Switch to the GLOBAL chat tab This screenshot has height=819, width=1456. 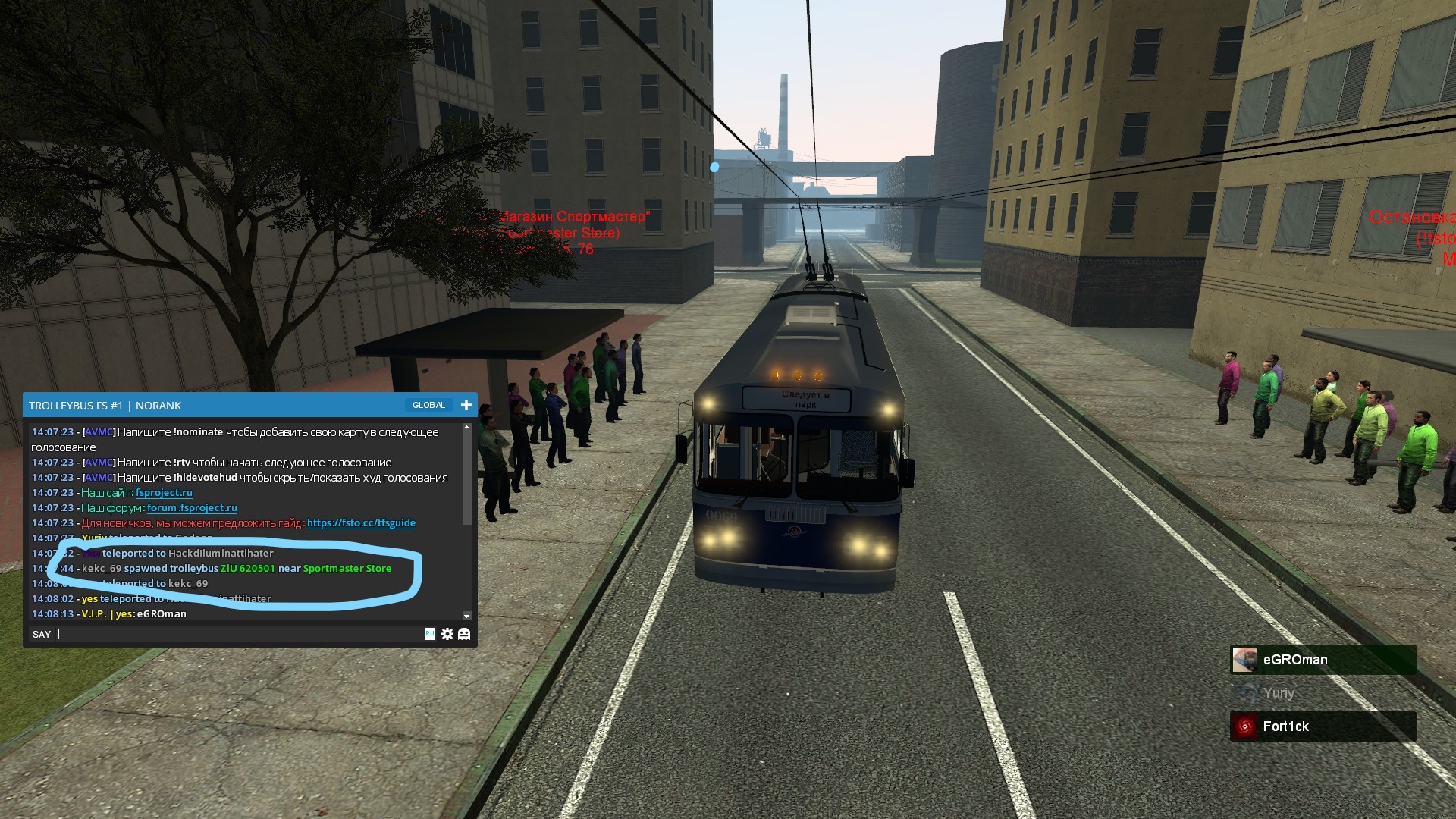point(428,405)
